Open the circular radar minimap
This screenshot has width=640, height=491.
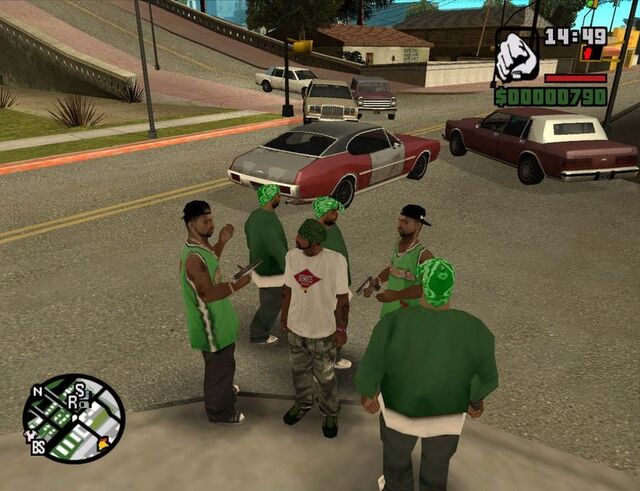(74, 418)
